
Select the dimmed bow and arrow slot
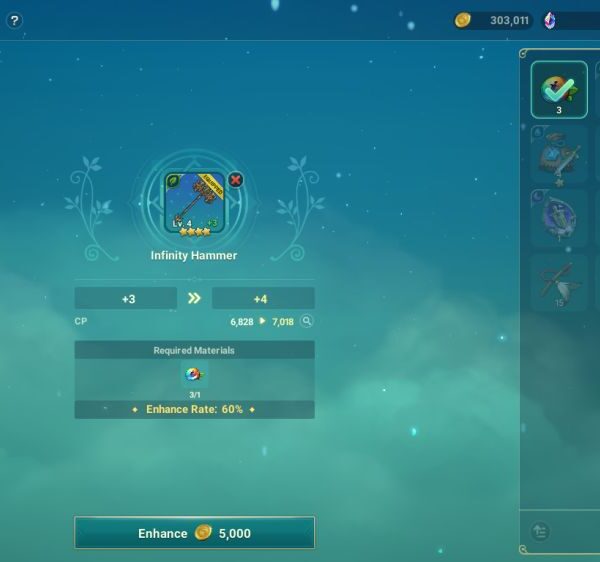click(559, 281)
